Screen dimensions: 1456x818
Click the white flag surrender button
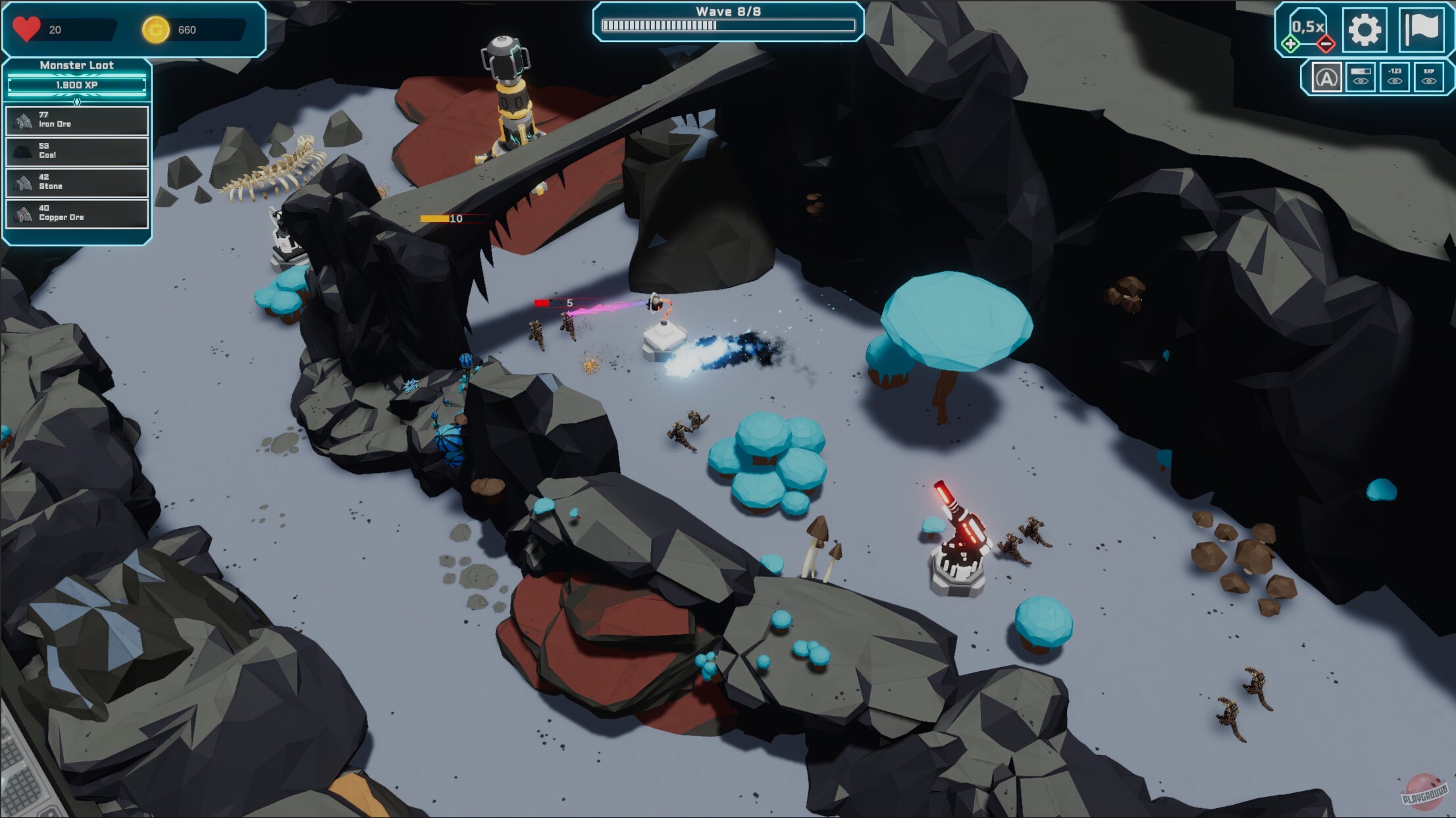click(x=1420, y=30)
